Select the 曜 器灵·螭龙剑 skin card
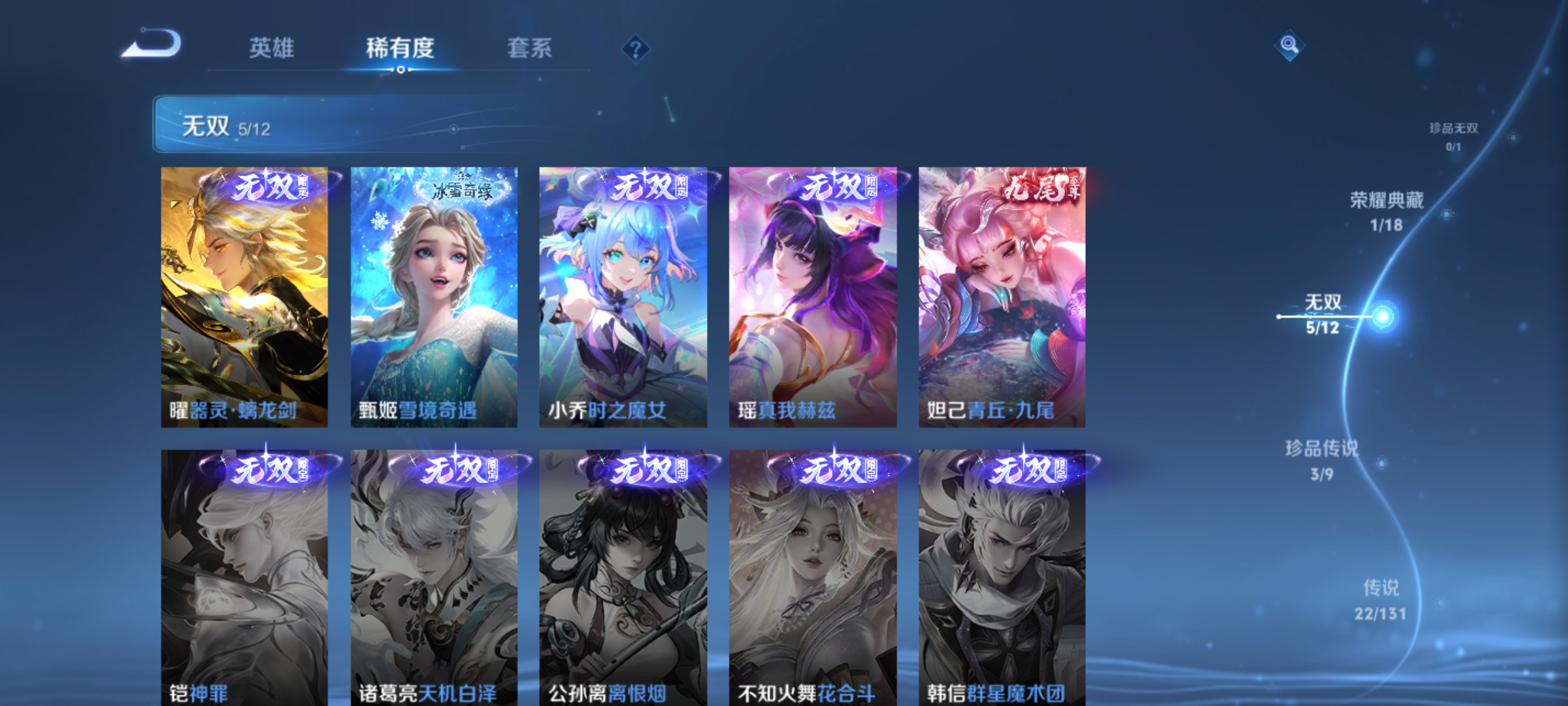 pos(244,297)
